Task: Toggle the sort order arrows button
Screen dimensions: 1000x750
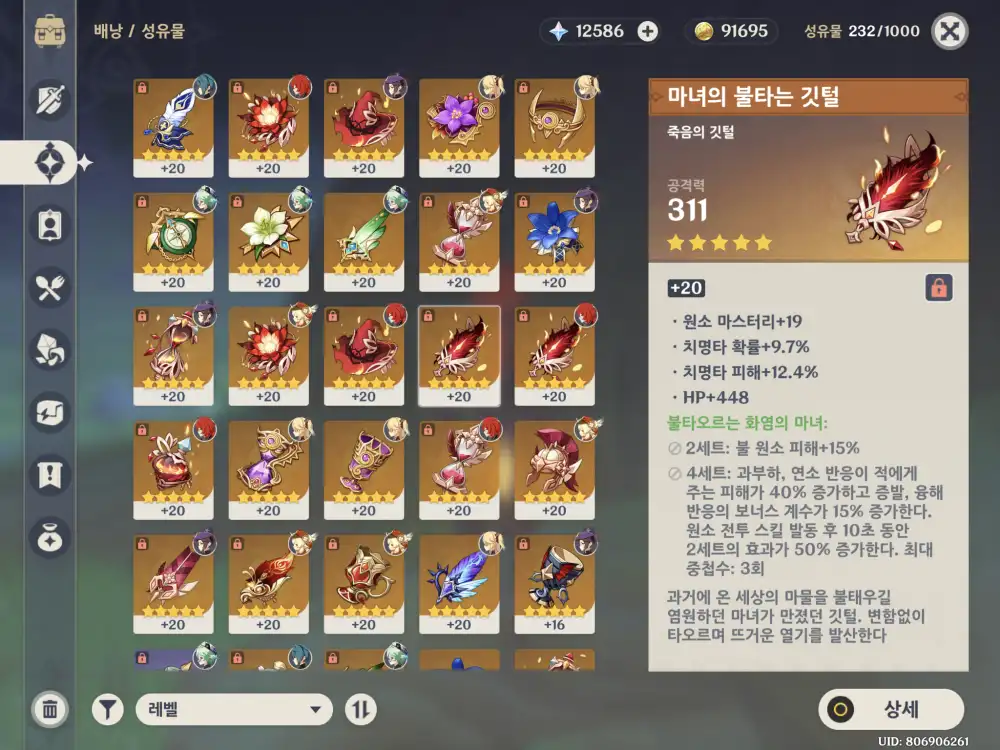Action: coord(361,710)
